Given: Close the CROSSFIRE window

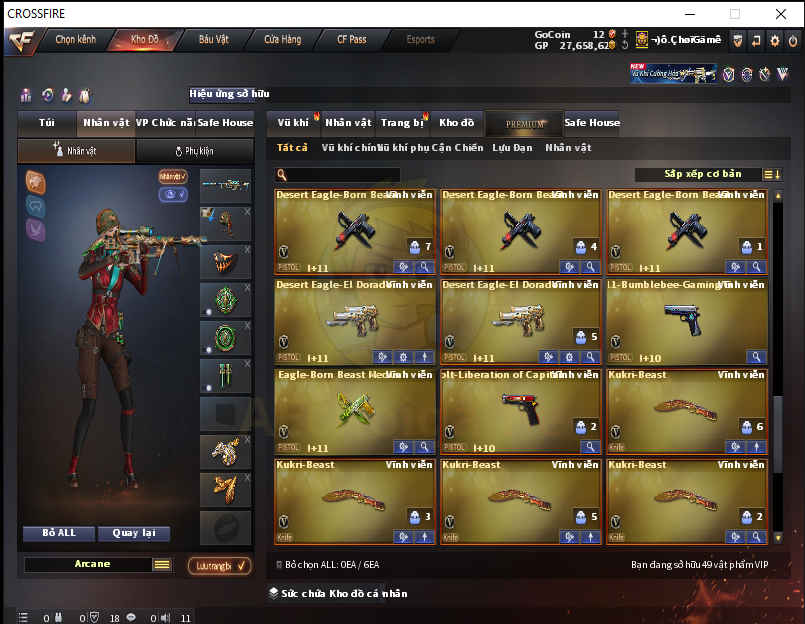Looking at the screenshot, I should (x=781, y=14).
